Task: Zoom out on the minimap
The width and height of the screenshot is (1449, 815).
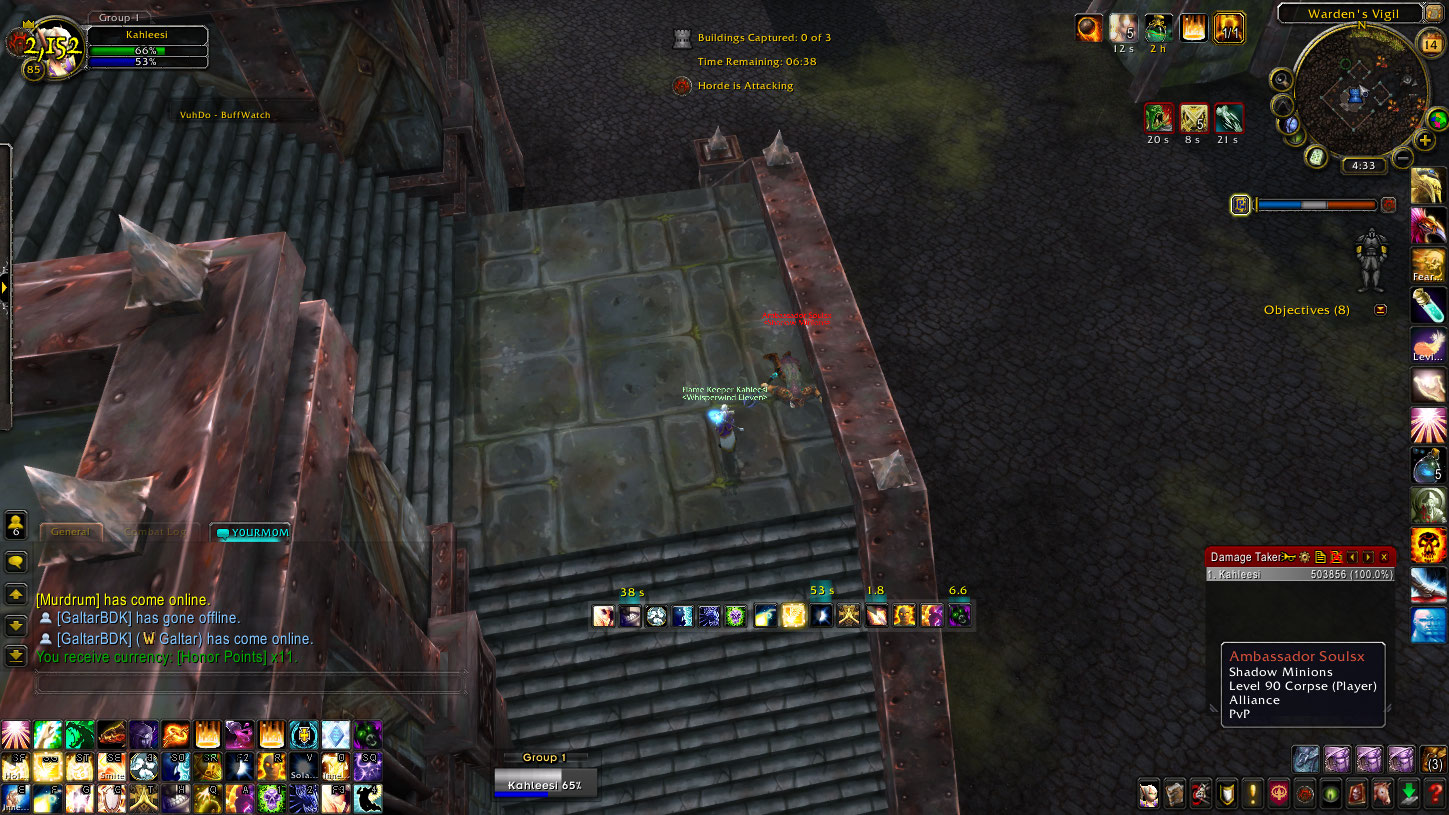Action: coord(1403,158)
